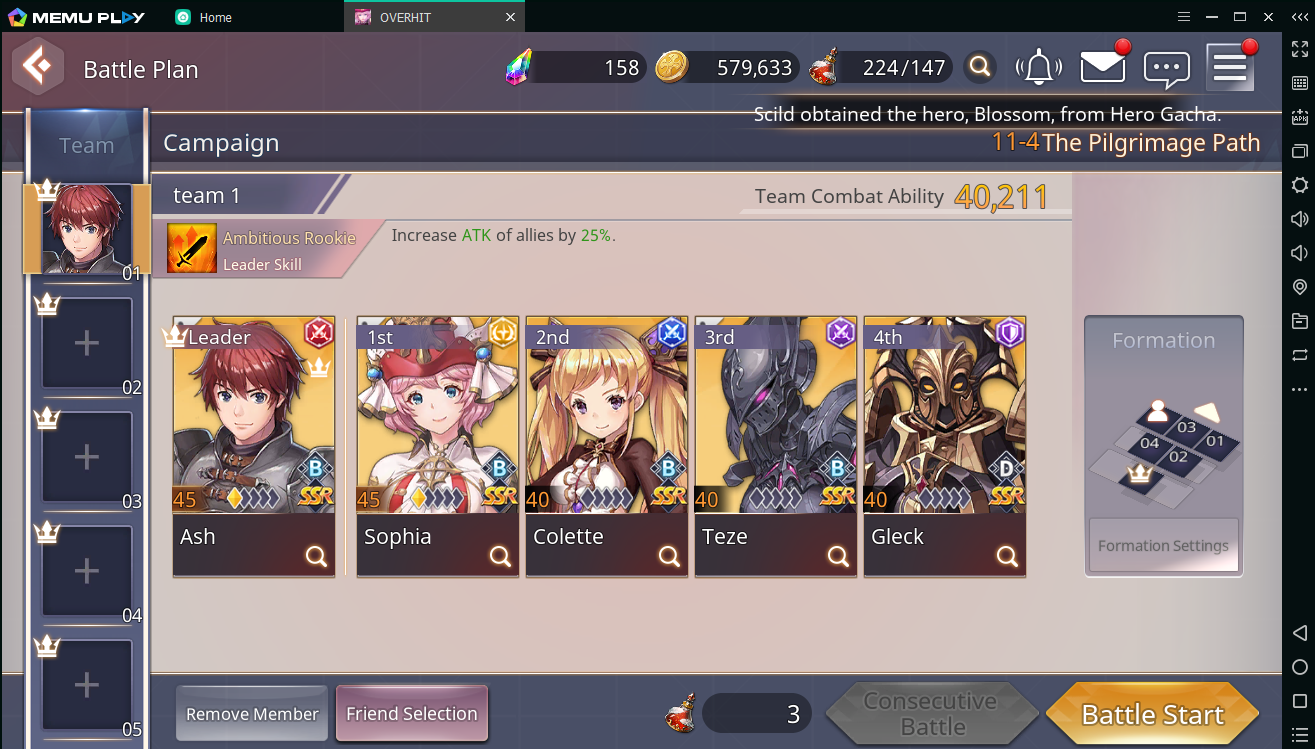Open Friend Selection
This screenshot has width=1315, height=749.
411,714
